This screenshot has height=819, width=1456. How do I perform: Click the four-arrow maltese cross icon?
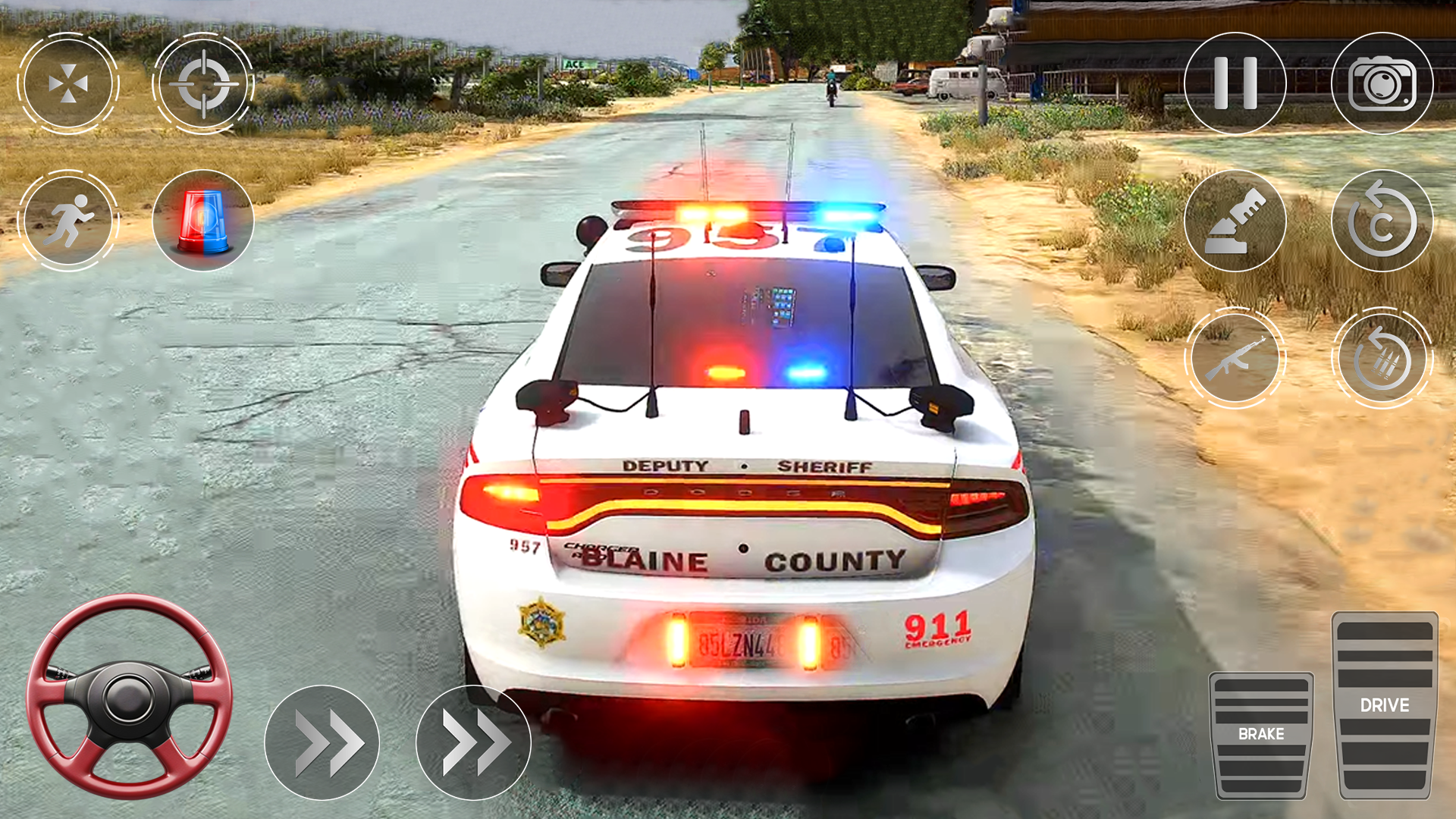[x=70, y=83]
